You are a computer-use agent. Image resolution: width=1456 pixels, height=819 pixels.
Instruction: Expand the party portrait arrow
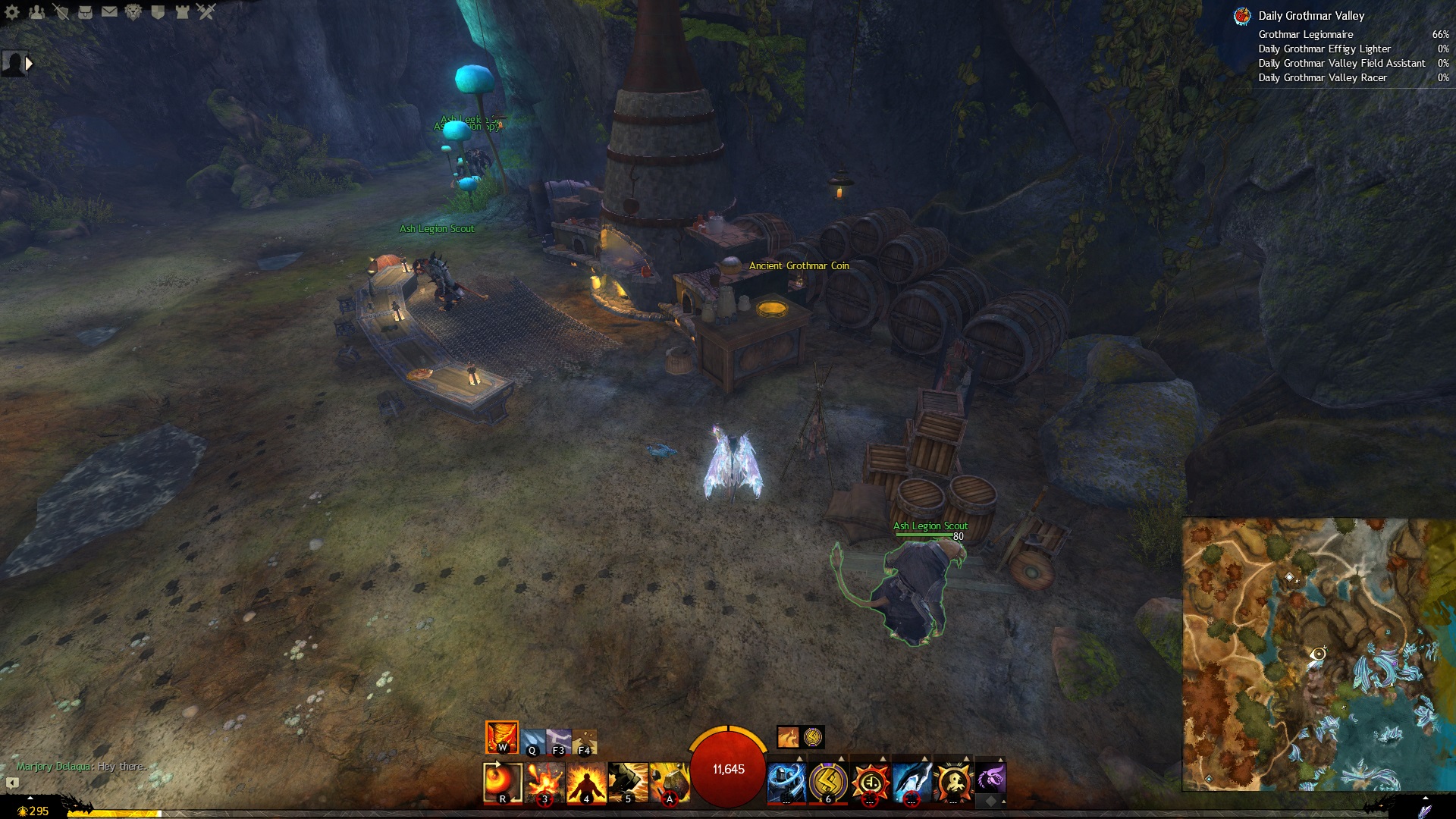pos(30,64)
